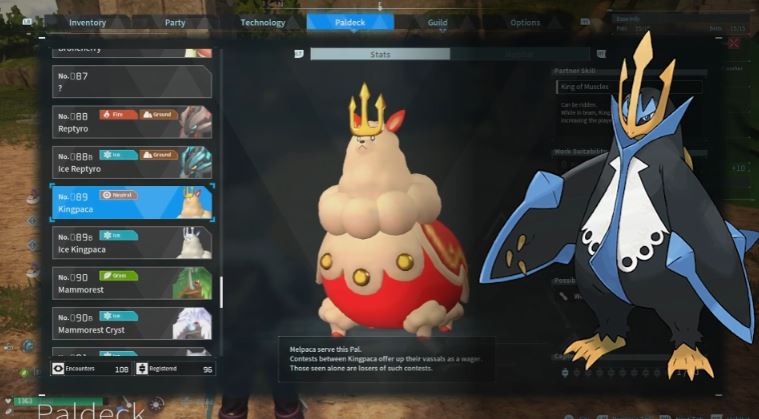
Task: Close the menu with the red X
Action: pos(734,43)
